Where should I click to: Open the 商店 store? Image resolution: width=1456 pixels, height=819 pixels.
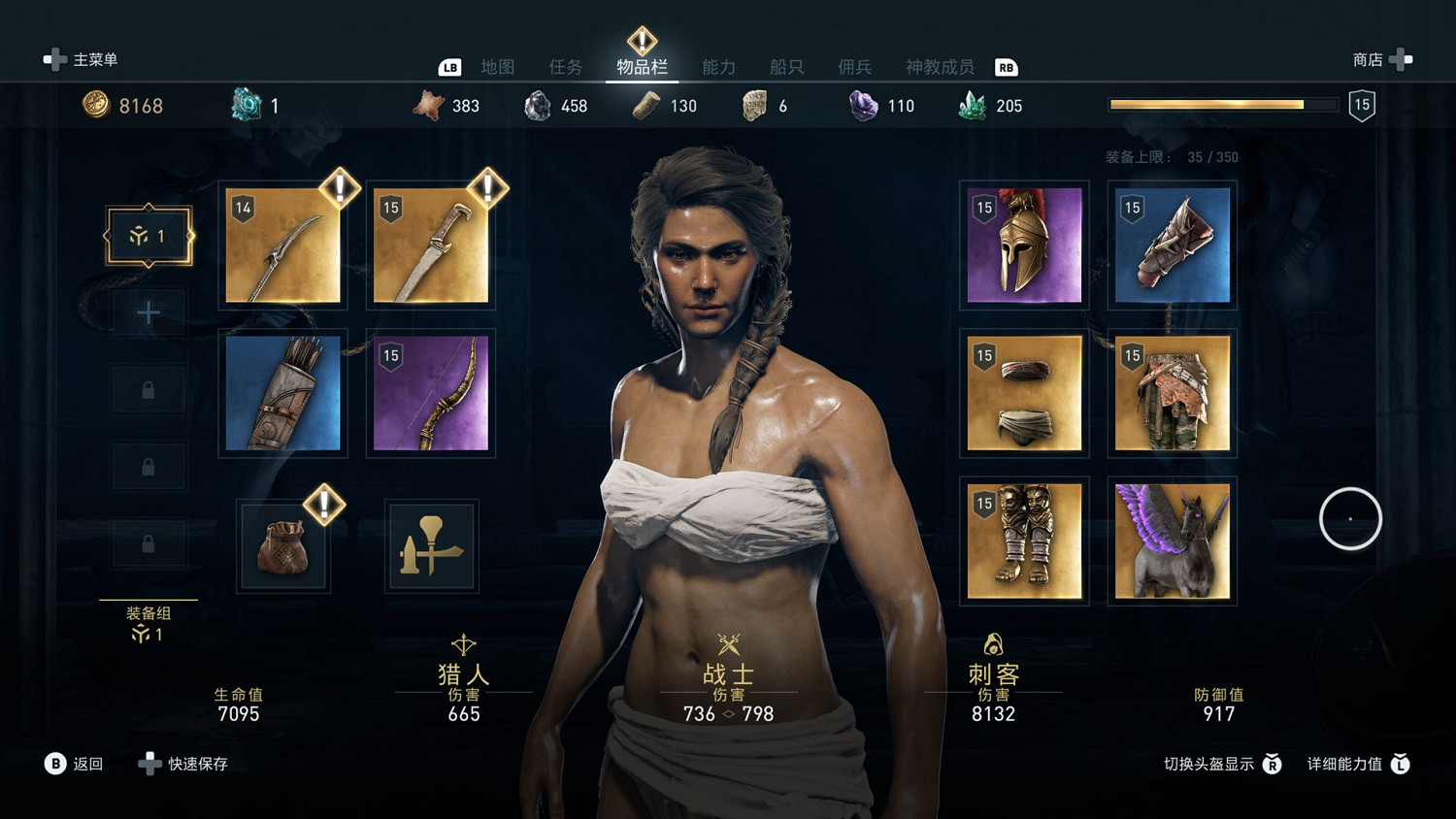click(1381, 60)
